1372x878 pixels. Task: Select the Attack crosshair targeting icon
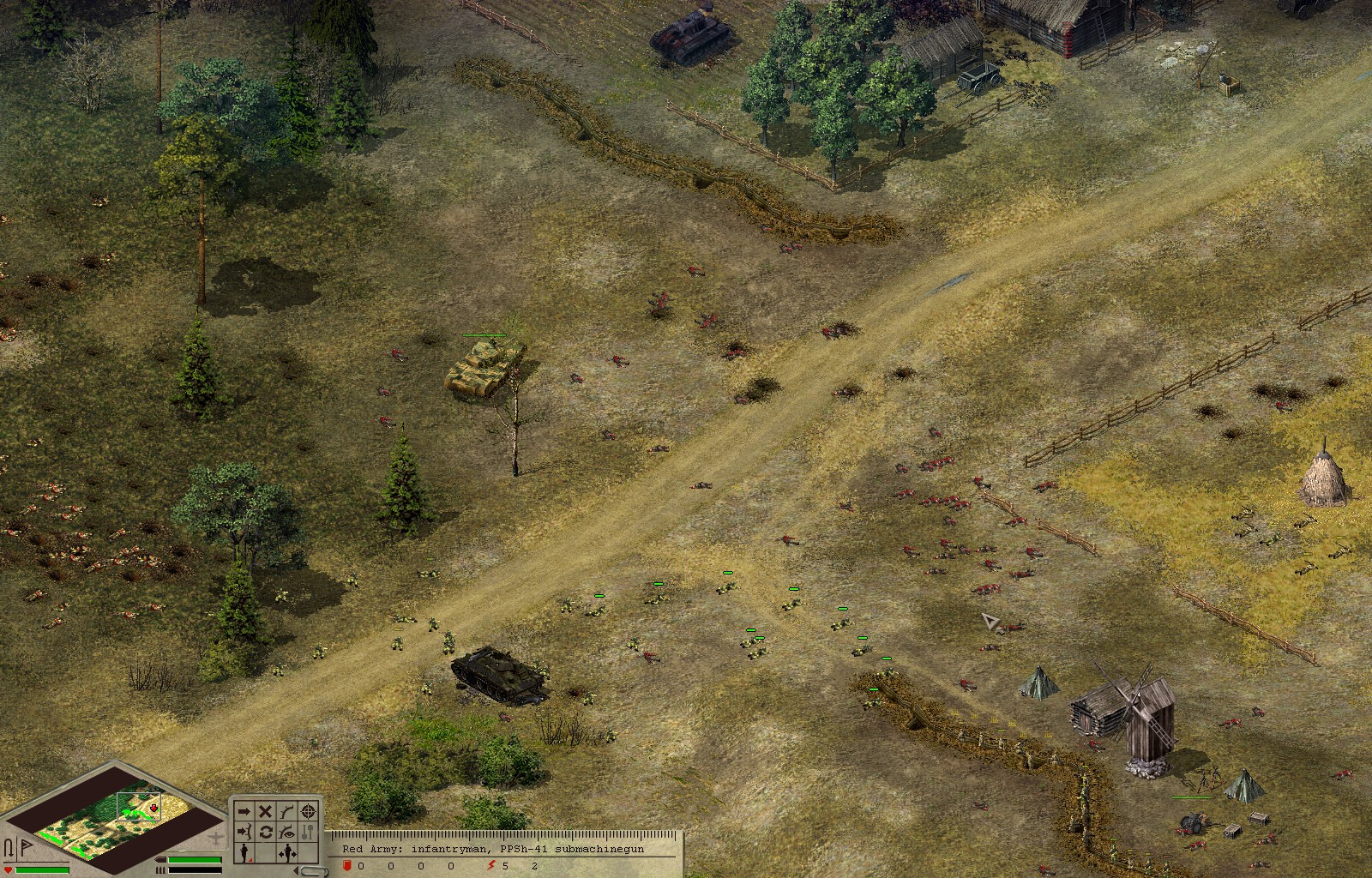click(307, 810)
